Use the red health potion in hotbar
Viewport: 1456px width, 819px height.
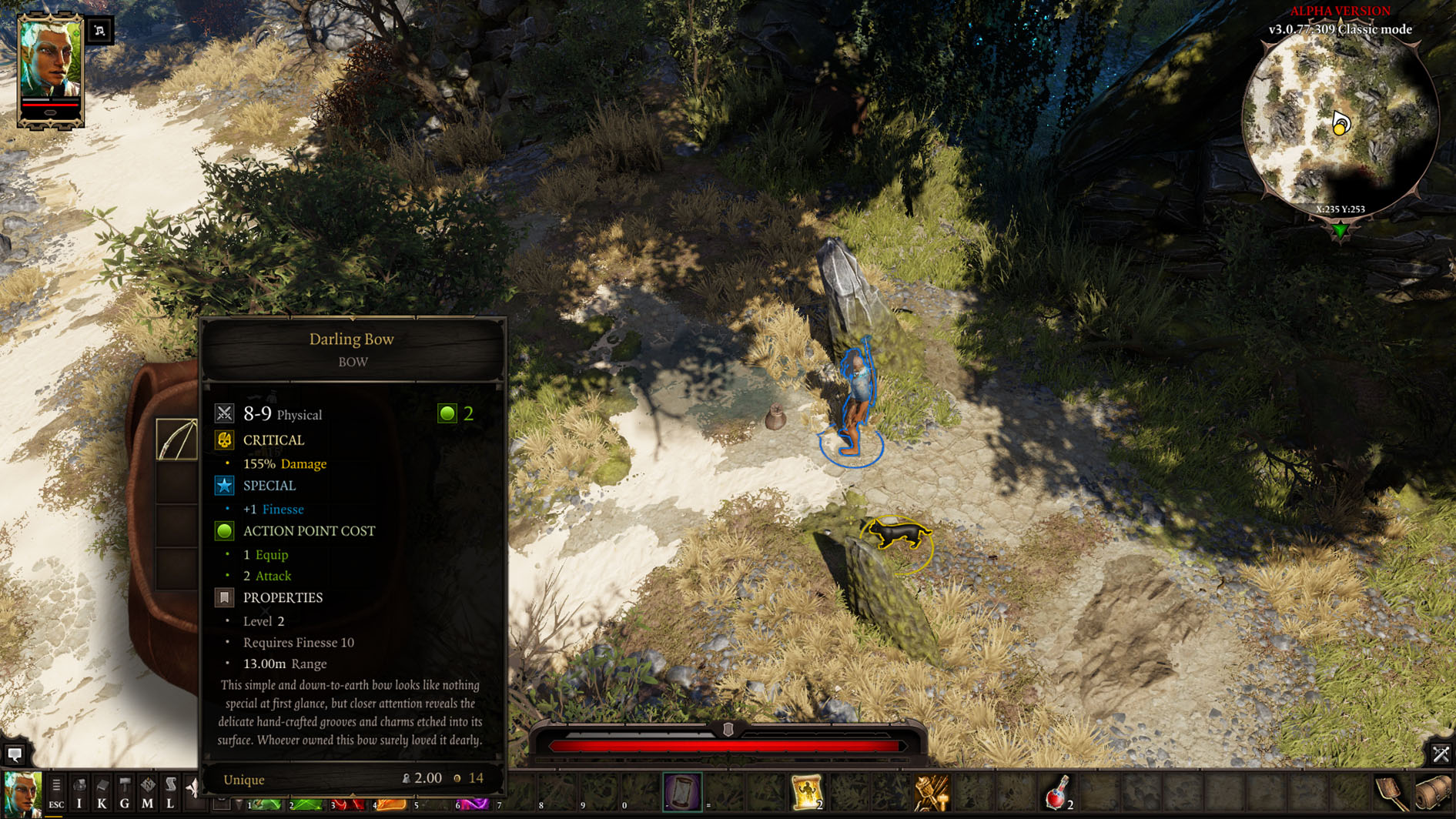[x=1057, y=793]
